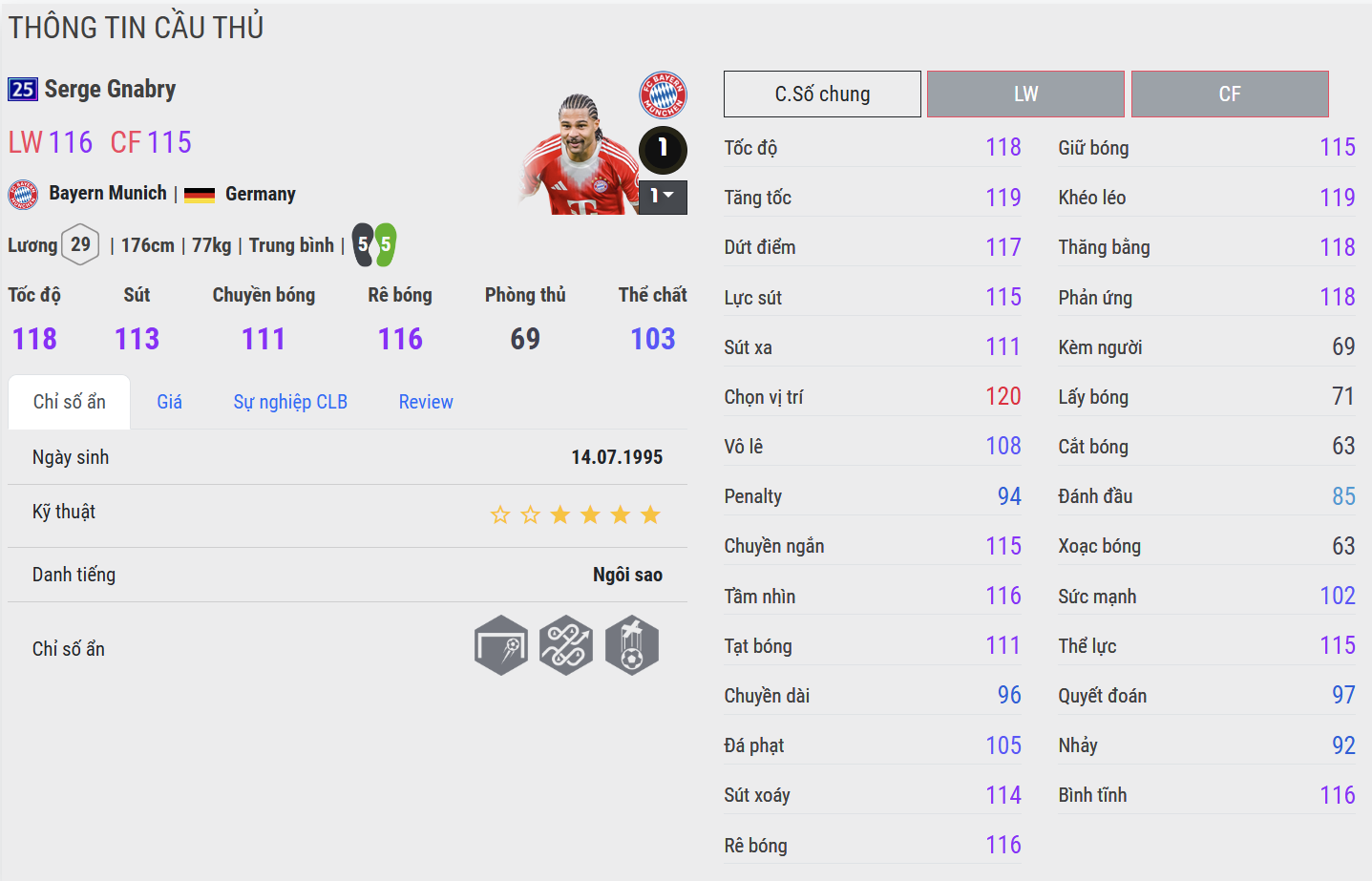1372x881 pixels.
Task: Show the Review tab
Action: [x=426, y=402]
